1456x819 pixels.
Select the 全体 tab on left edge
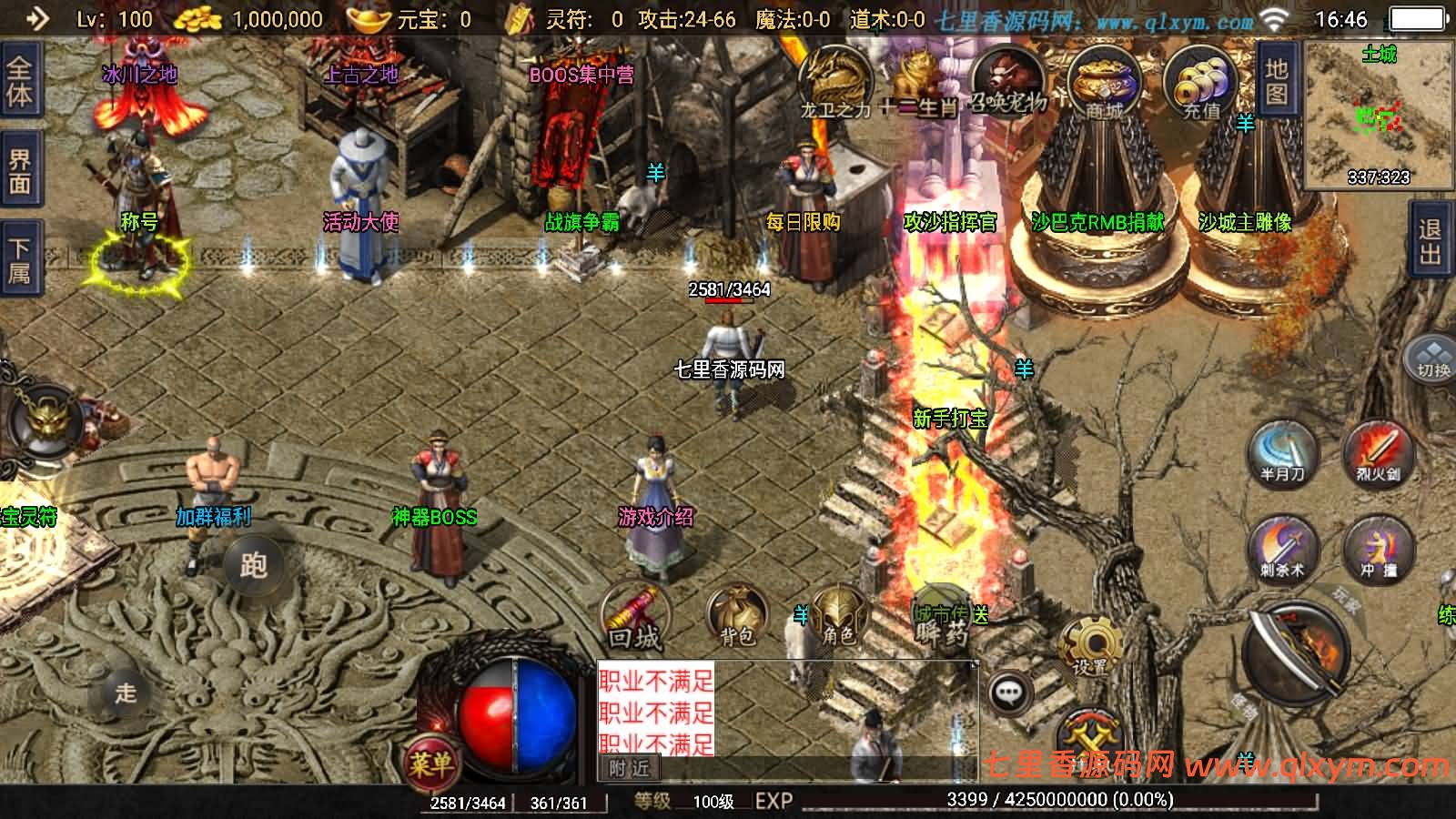tap(19, 82)
